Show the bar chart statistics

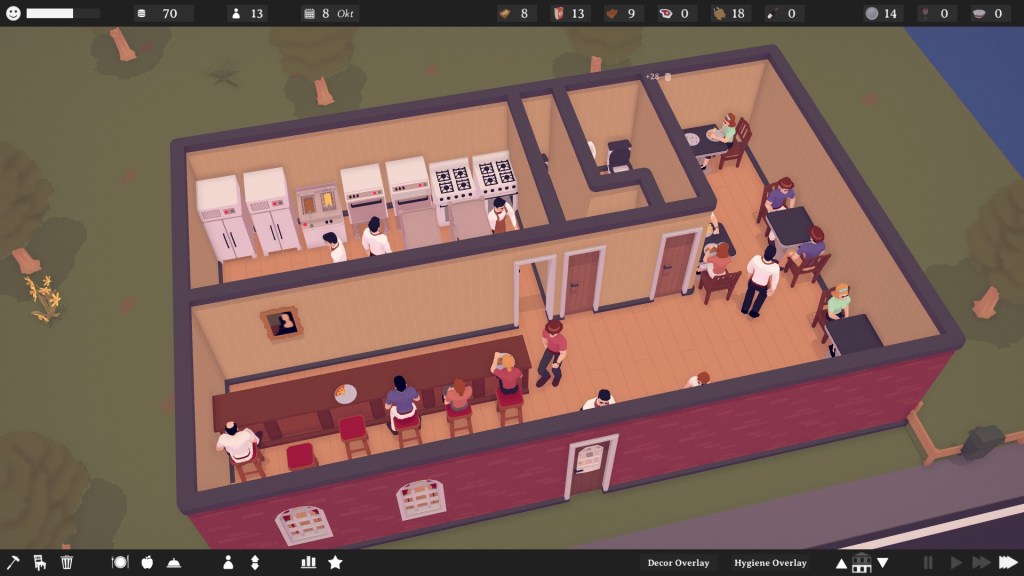(x=308, y=562)
